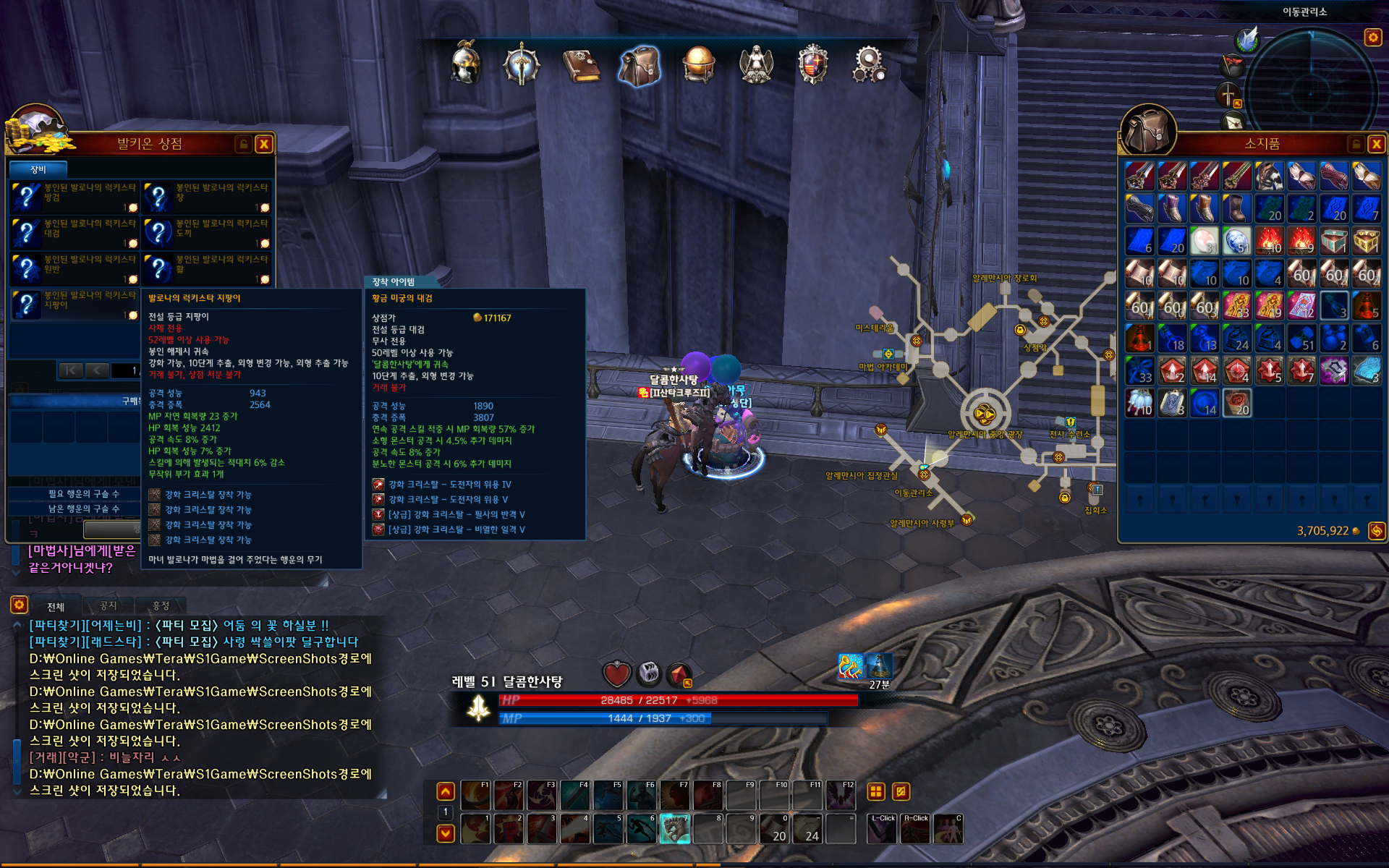Image resolution: width=1389 pixels, height=868 pixels.
Task: Switch to the 공지 chat tab
Action: 108,605
